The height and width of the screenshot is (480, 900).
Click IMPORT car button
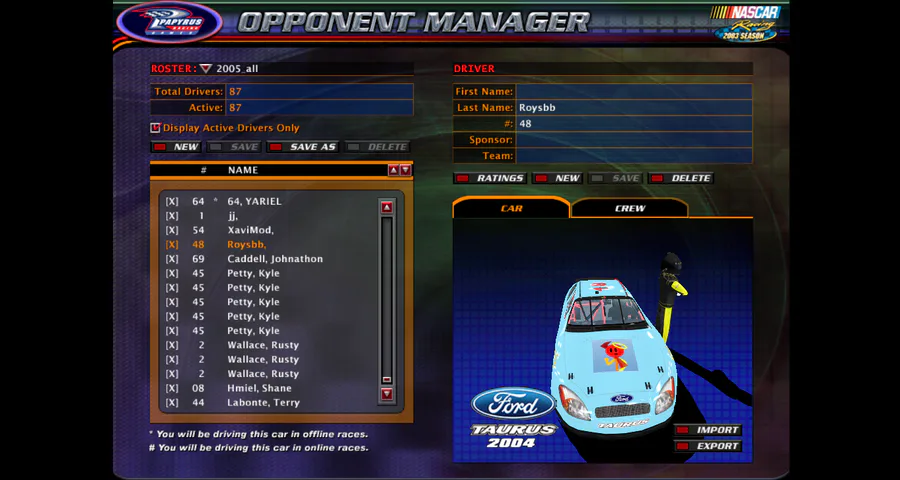point(708,430)
